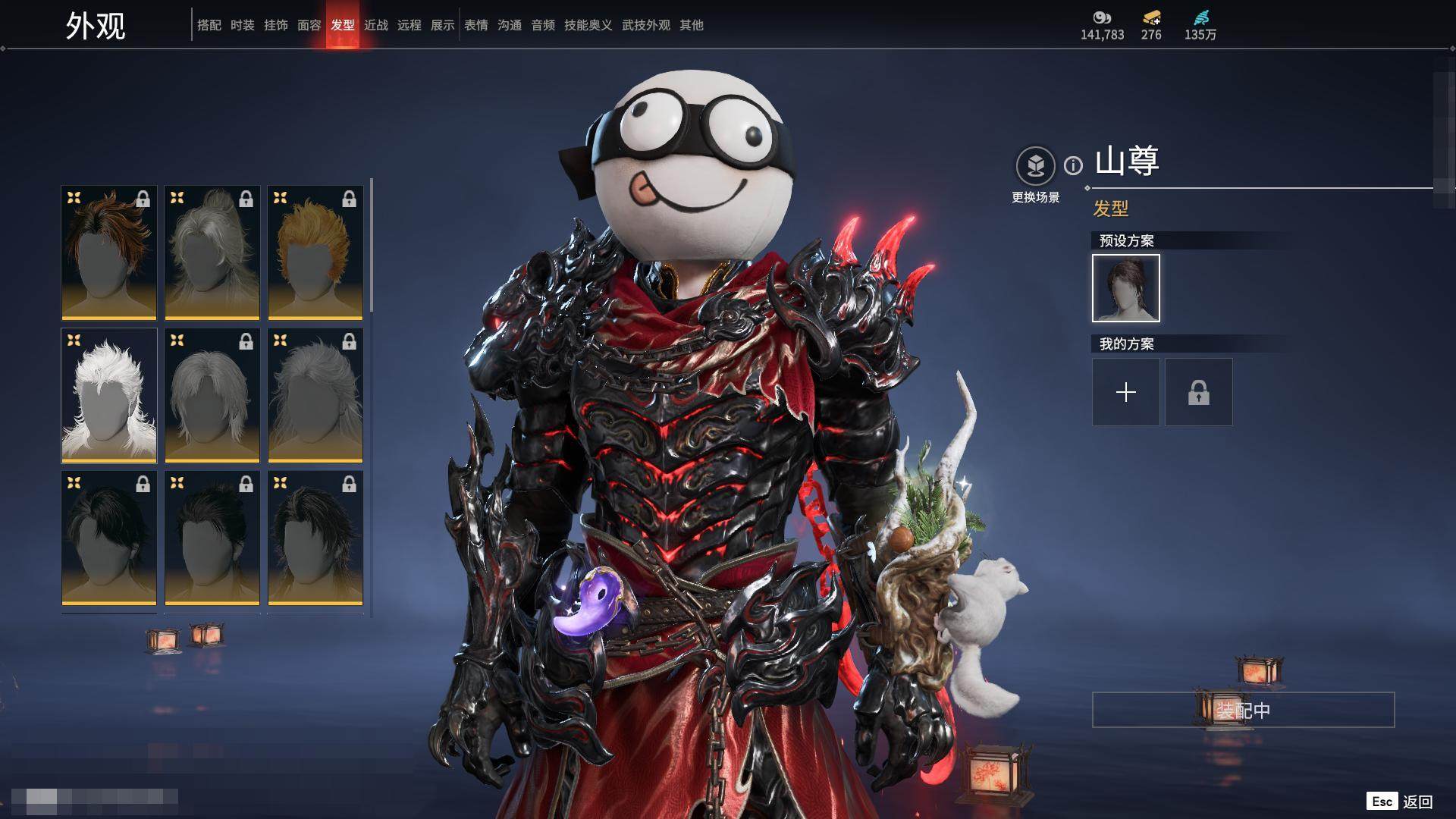Show the 表情 tab
This screenshot has height=819, width=1456.
click(x=475, y=25)
